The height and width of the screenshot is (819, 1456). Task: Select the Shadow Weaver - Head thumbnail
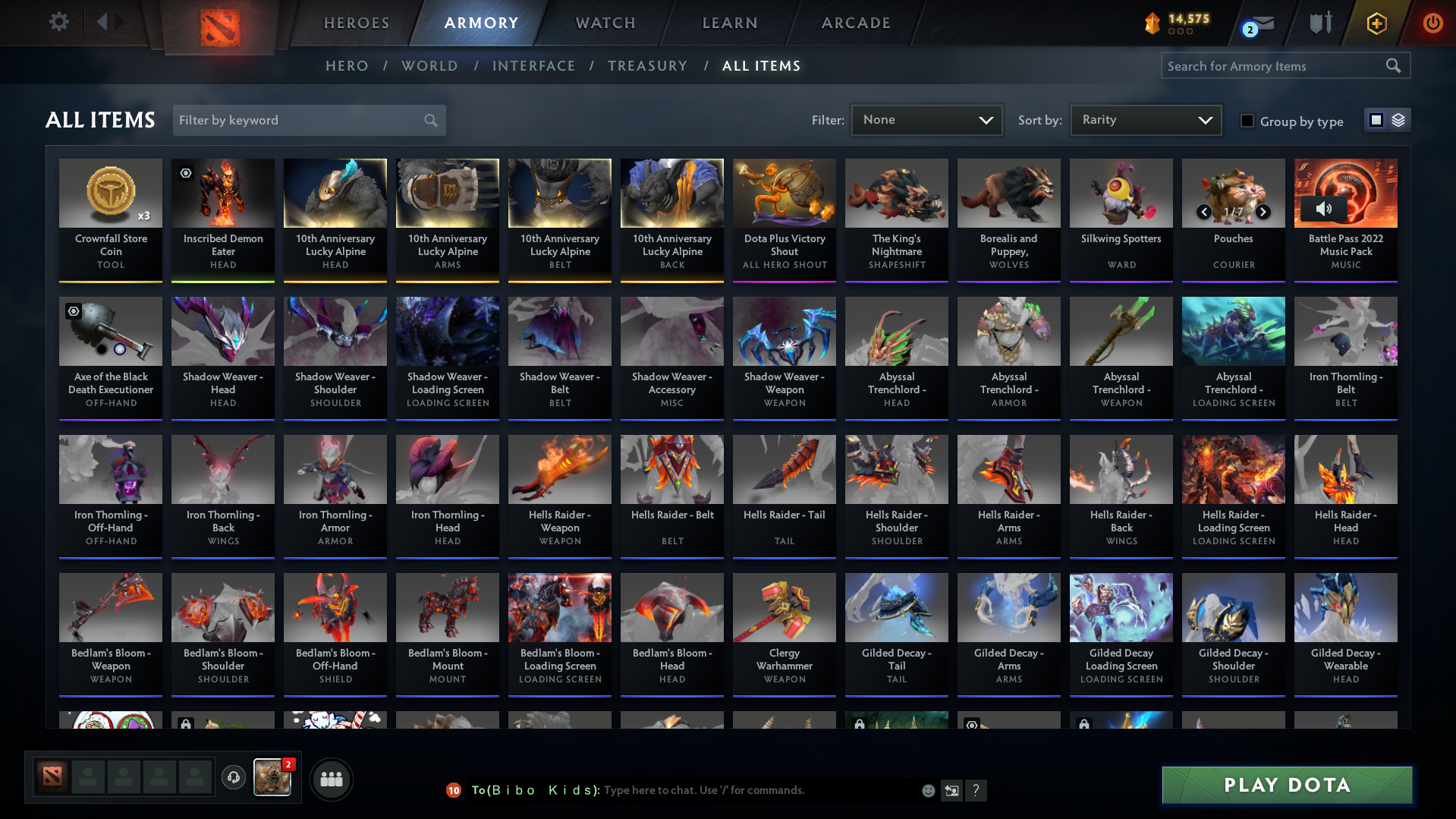(222, 332)
